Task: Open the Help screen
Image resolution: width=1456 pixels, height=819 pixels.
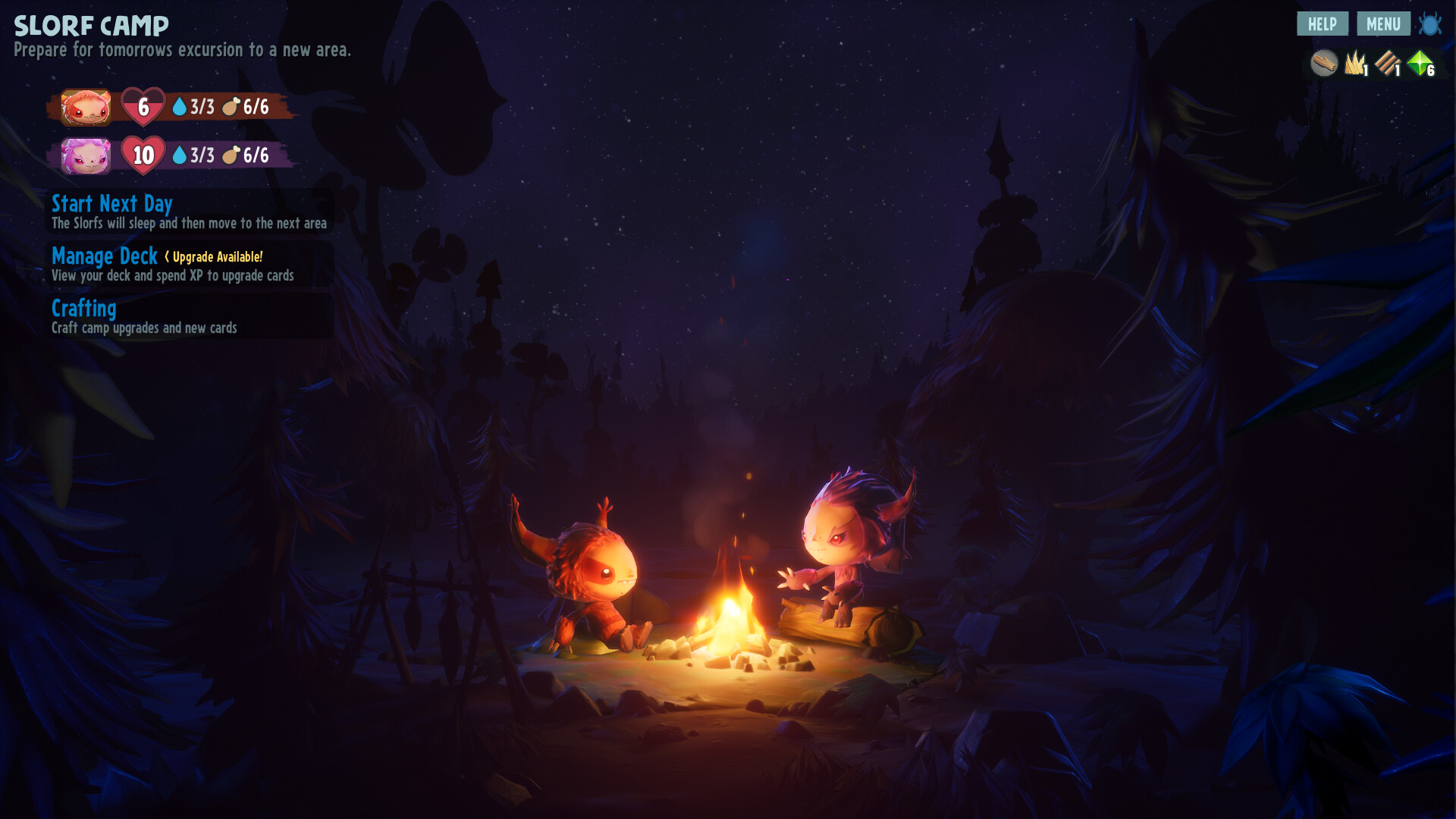Action: 1322,24
